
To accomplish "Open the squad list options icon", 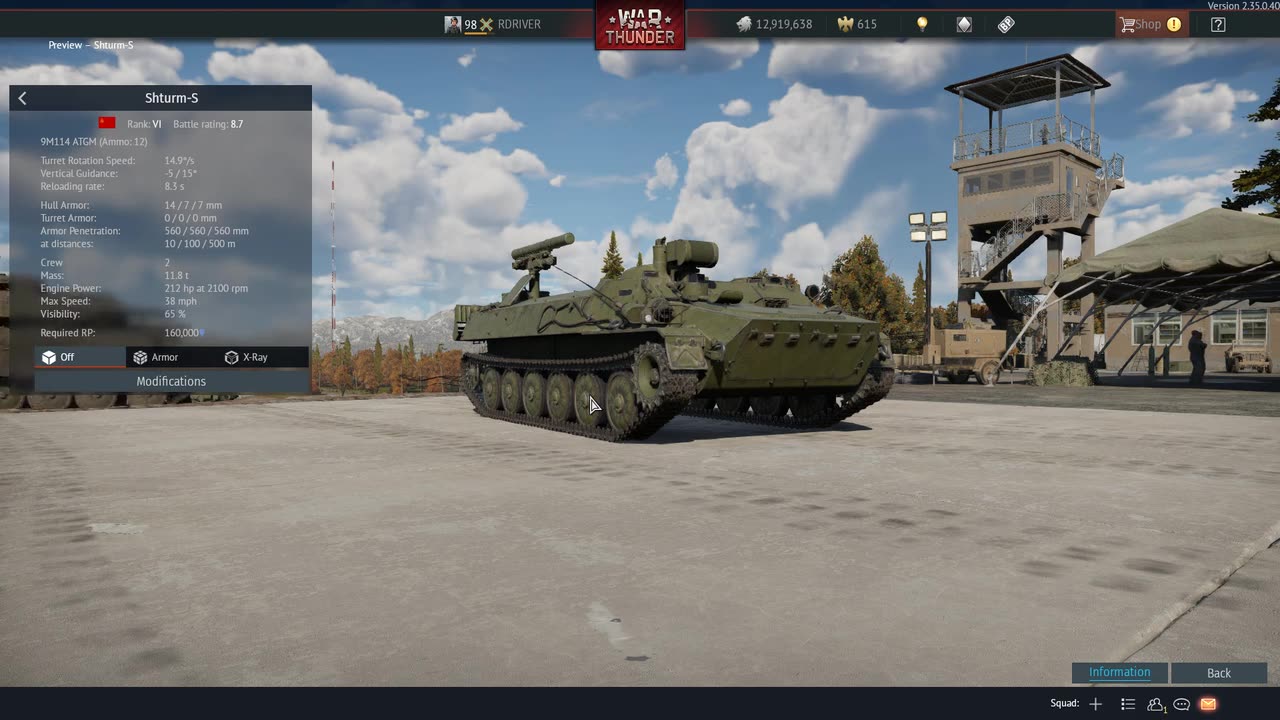I will click(1128, 704).
